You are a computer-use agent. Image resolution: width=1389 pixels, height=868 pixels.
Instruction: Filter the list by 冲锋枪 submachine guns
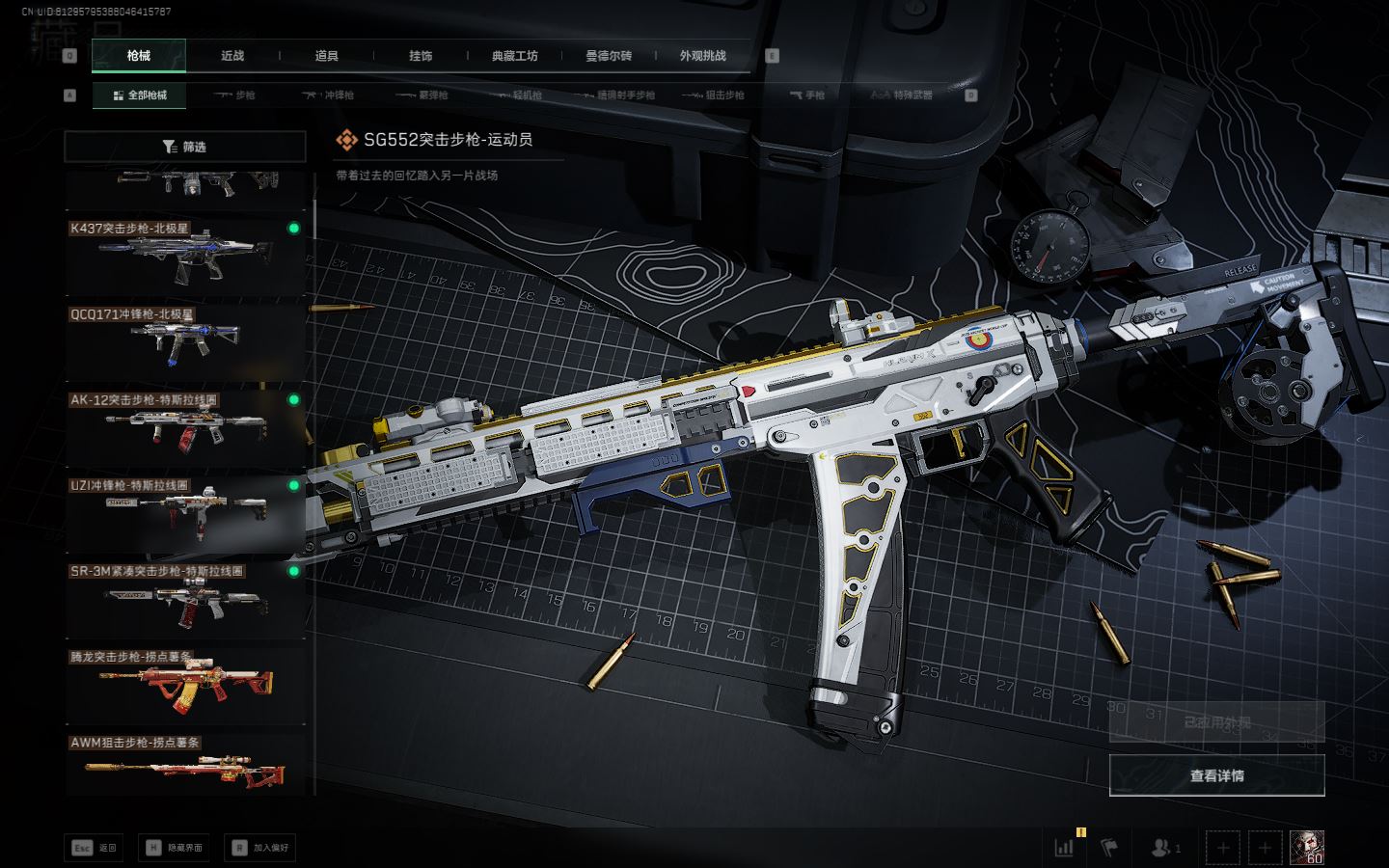(329, 95)
